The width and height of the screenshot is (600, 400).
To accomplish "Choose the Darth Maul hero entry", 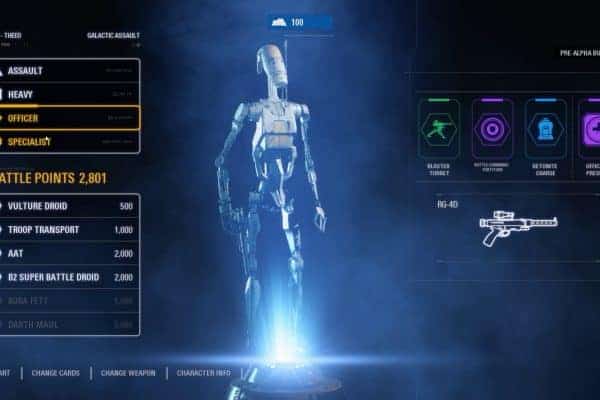I will [x=68, y=324].
